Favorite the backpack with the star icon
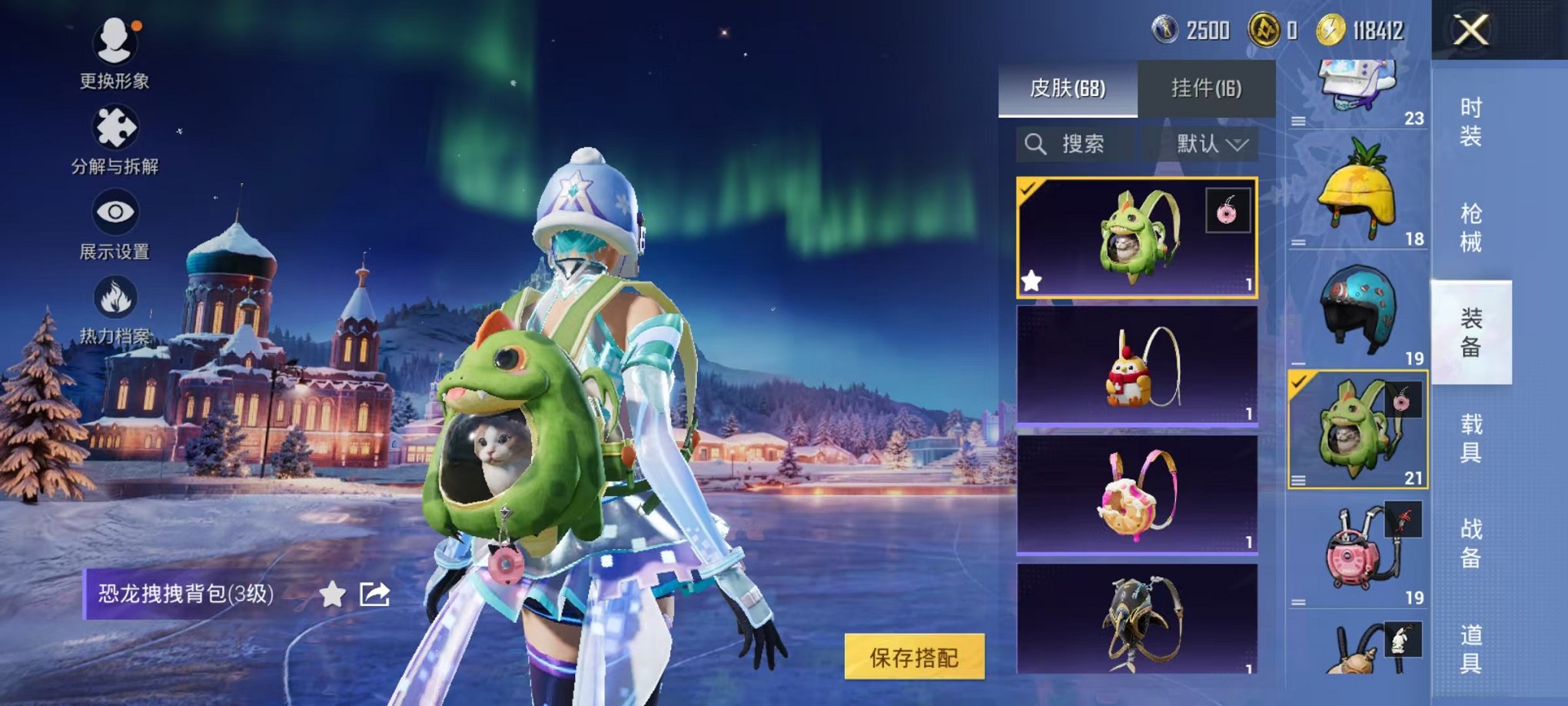Screen dimensions: 1568x706 pyautogui.click(x=332, y=594)
